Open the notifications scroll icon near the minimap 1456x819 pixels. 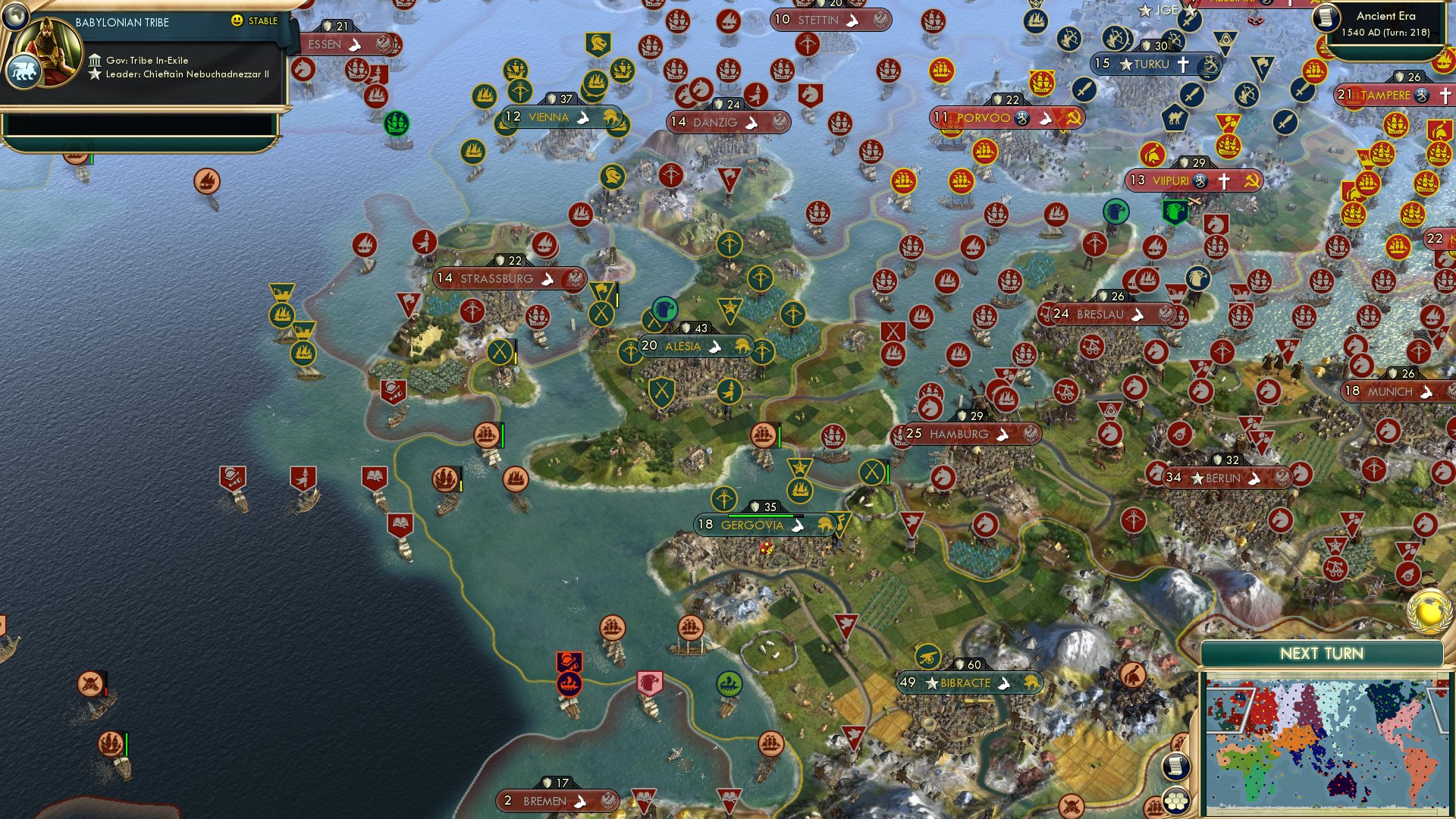tap(1175, 767)
